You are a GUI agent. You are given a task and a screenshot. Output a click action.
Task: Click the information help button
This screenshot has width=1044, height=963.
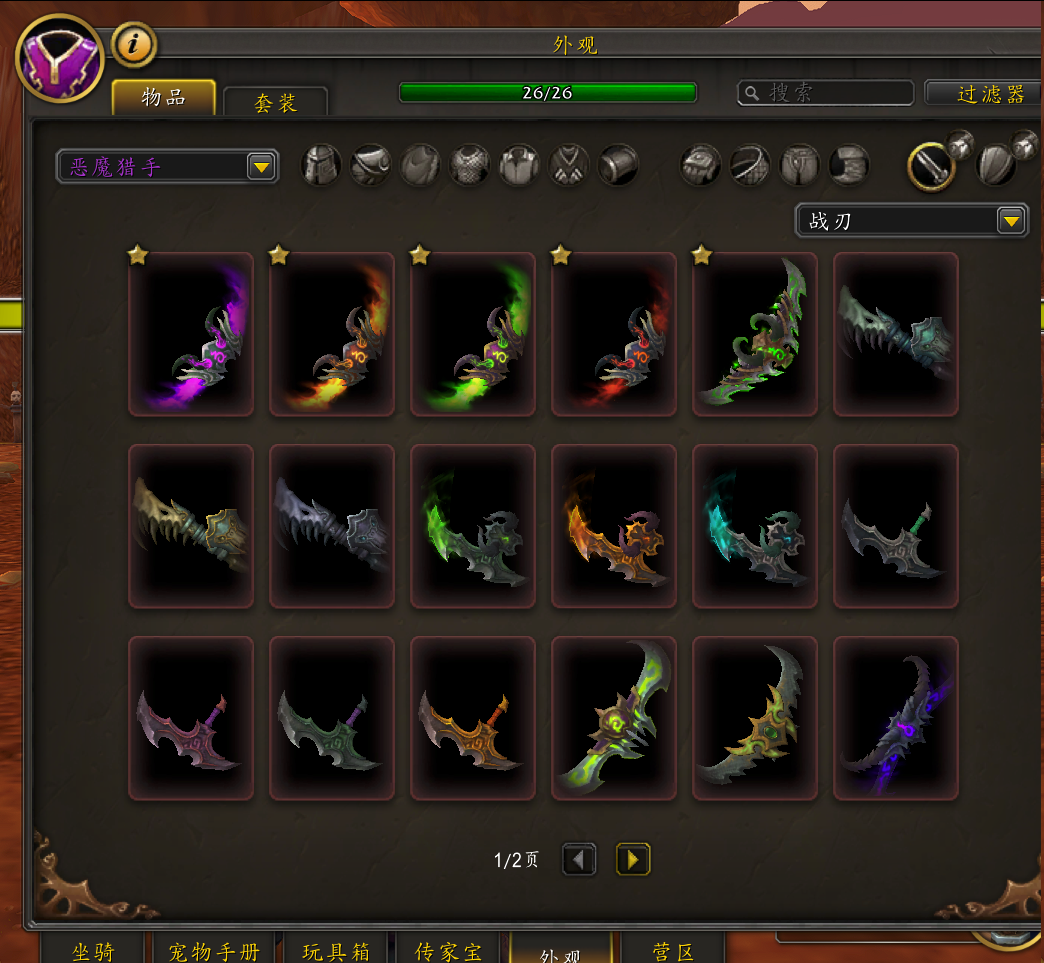pyautogui.click(x=133, y=44)
